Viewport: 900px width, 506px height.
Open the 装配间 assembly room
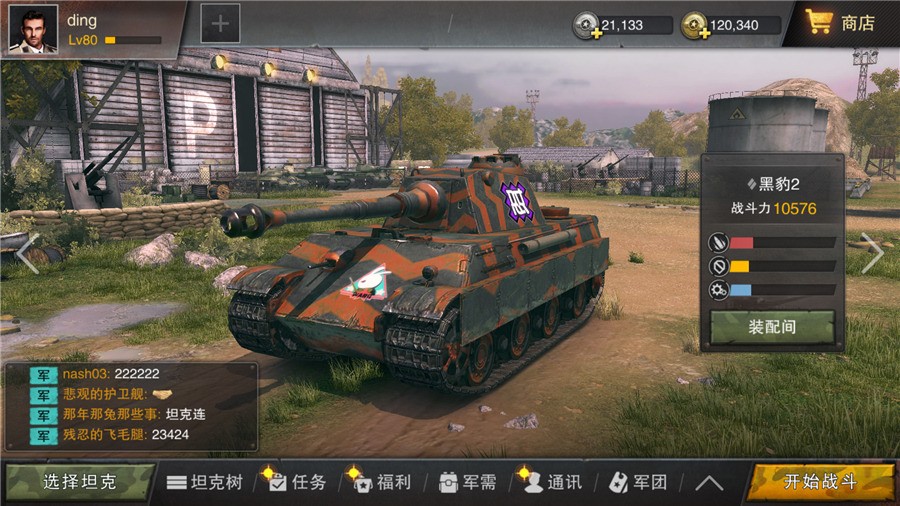point(772,327)
